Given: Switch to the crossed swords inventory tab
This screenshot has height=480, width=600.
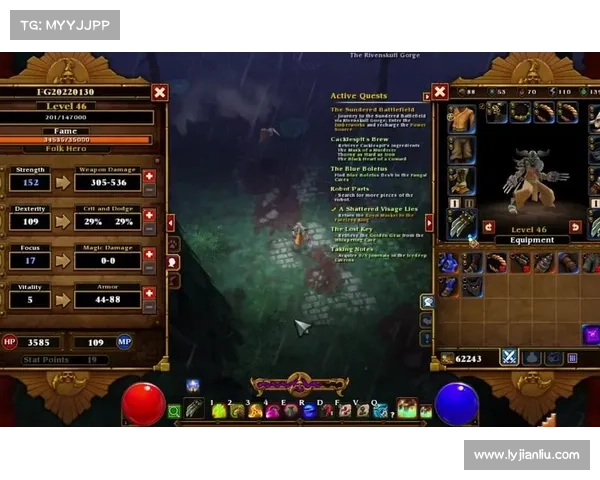Looking at the screenshot, I should [507, 356].
